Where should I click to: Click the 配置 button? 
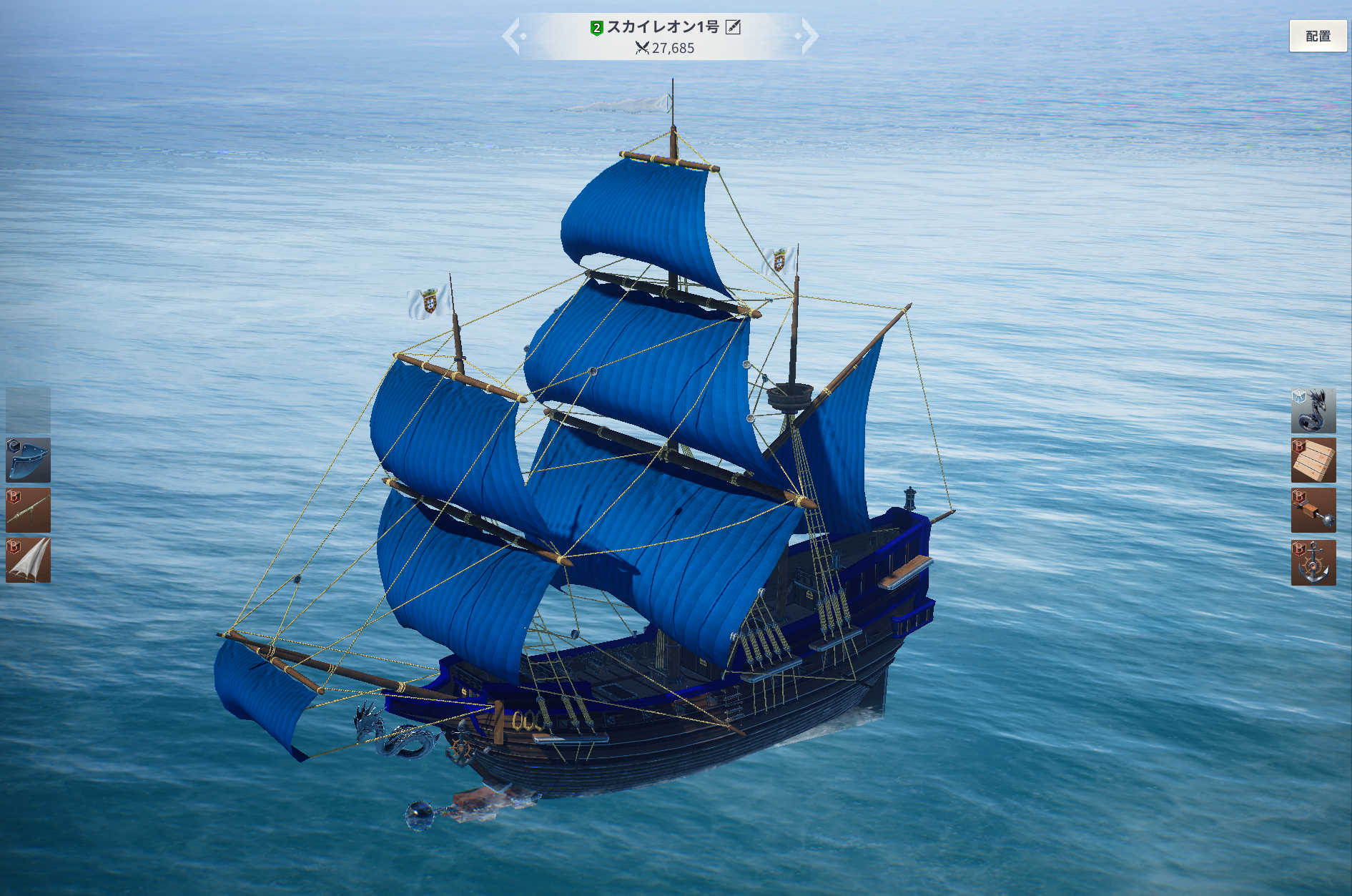(x=1317, y=36)
